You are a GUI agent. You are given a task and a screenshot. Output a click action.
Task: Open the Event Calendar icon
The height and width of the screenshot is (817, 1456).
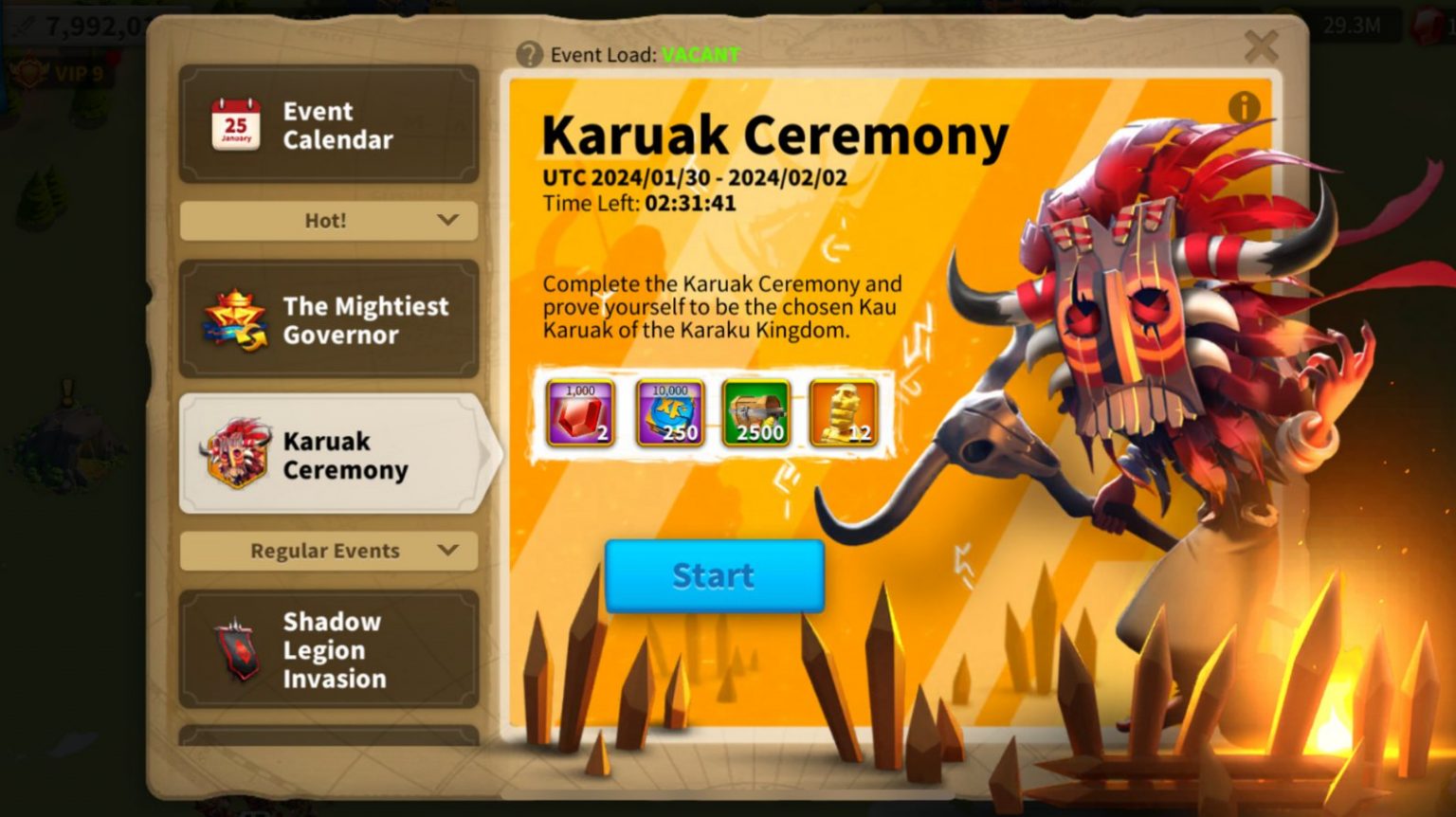point(237,124)
